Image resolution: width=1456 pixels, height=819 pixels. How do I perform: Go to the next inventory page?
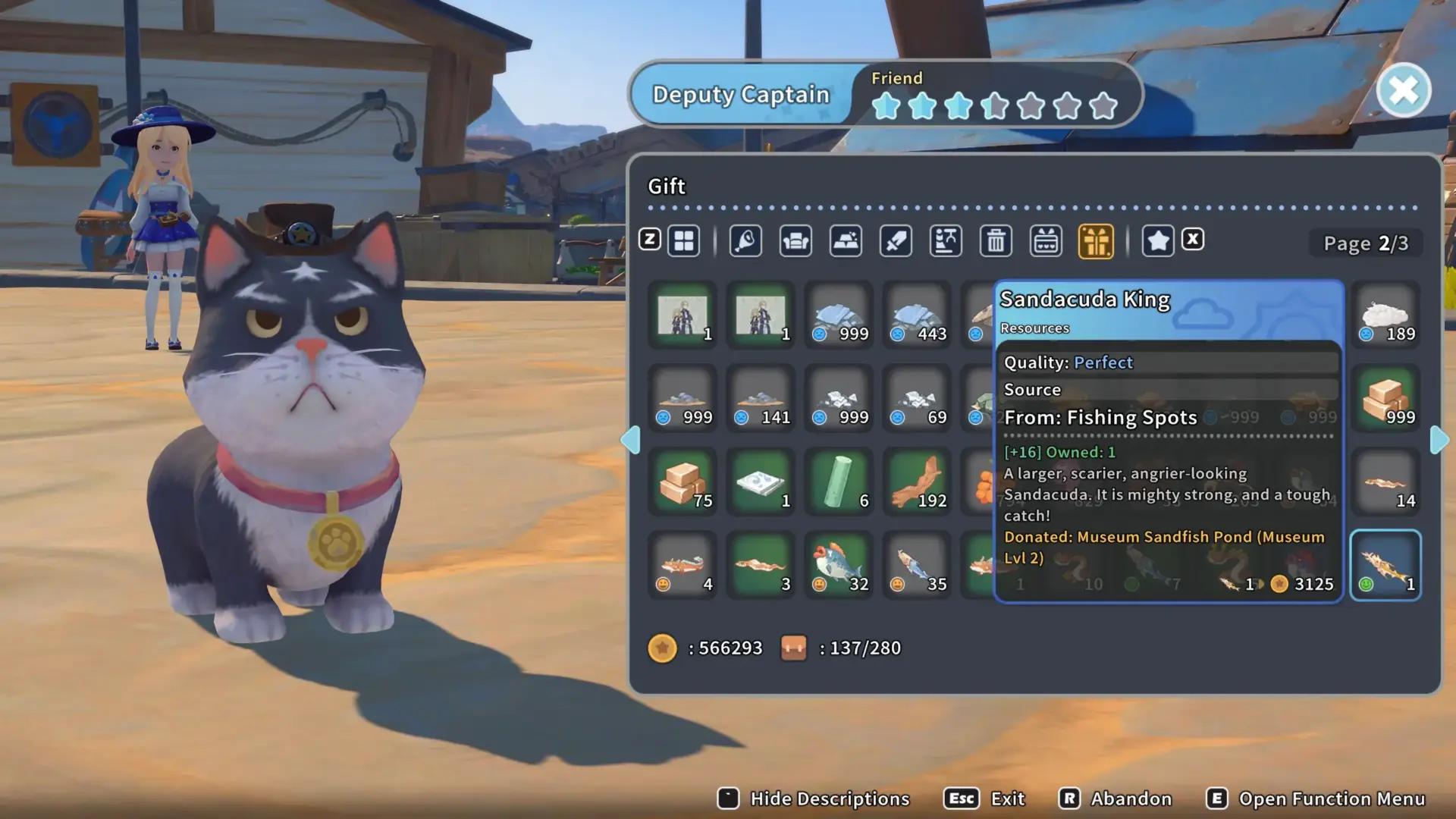[x=1439, y=440]
